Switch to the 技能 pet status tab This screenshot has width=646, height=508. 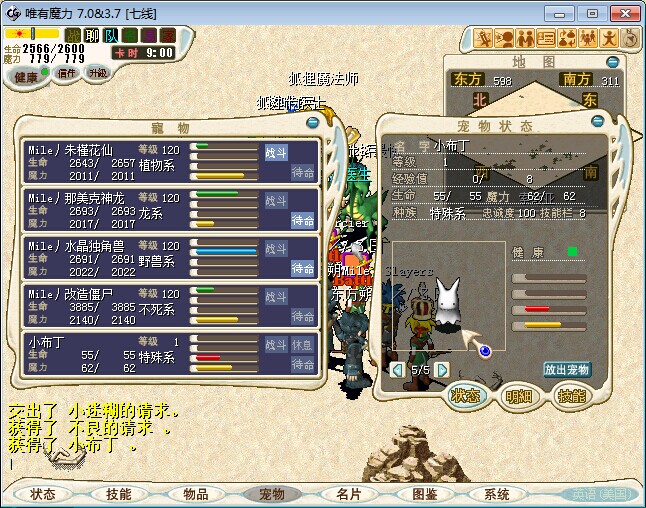(570, 395)
